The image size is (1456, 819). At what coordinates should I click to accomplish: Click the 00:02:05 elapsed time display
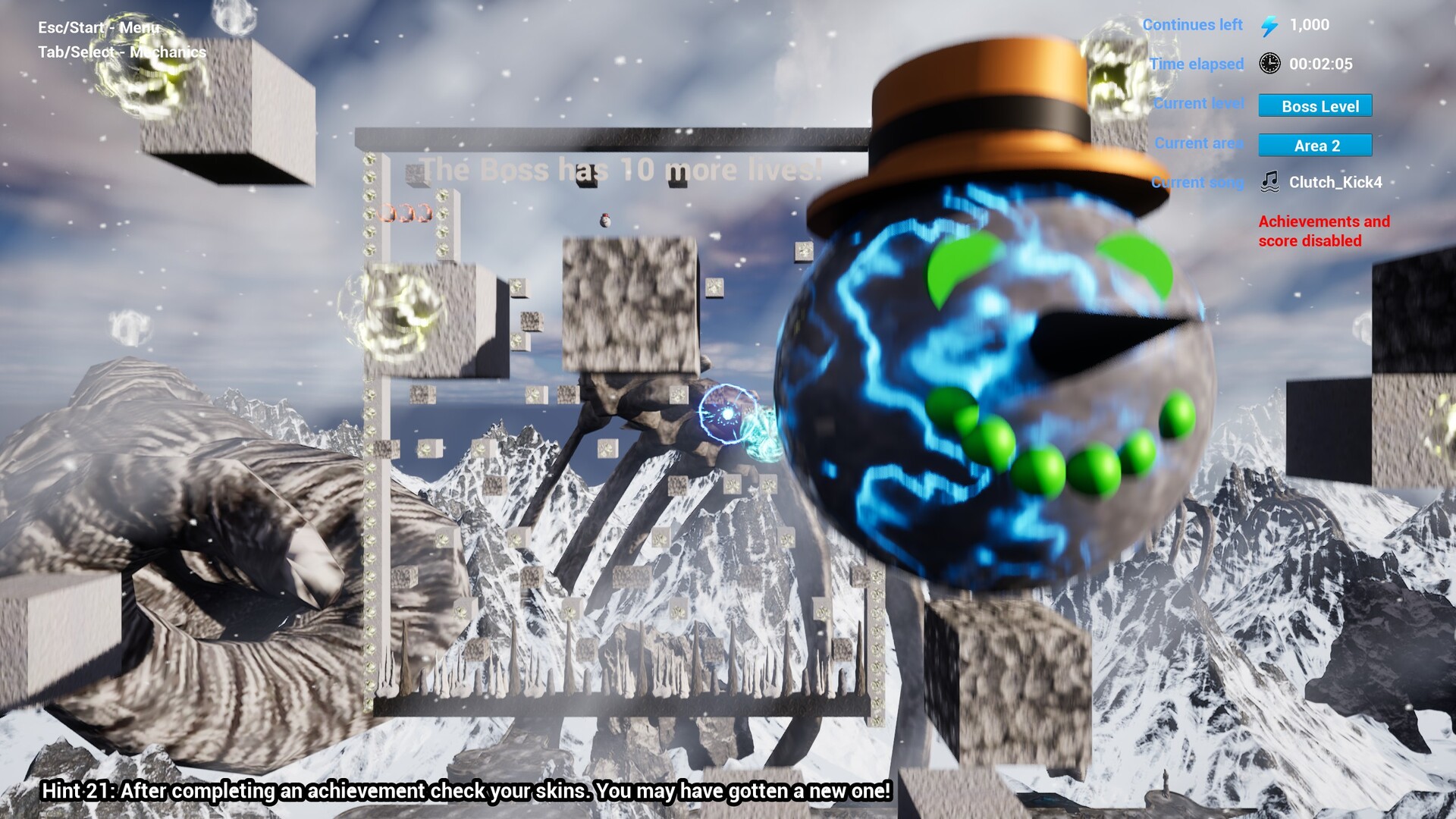coord(1321,64)
